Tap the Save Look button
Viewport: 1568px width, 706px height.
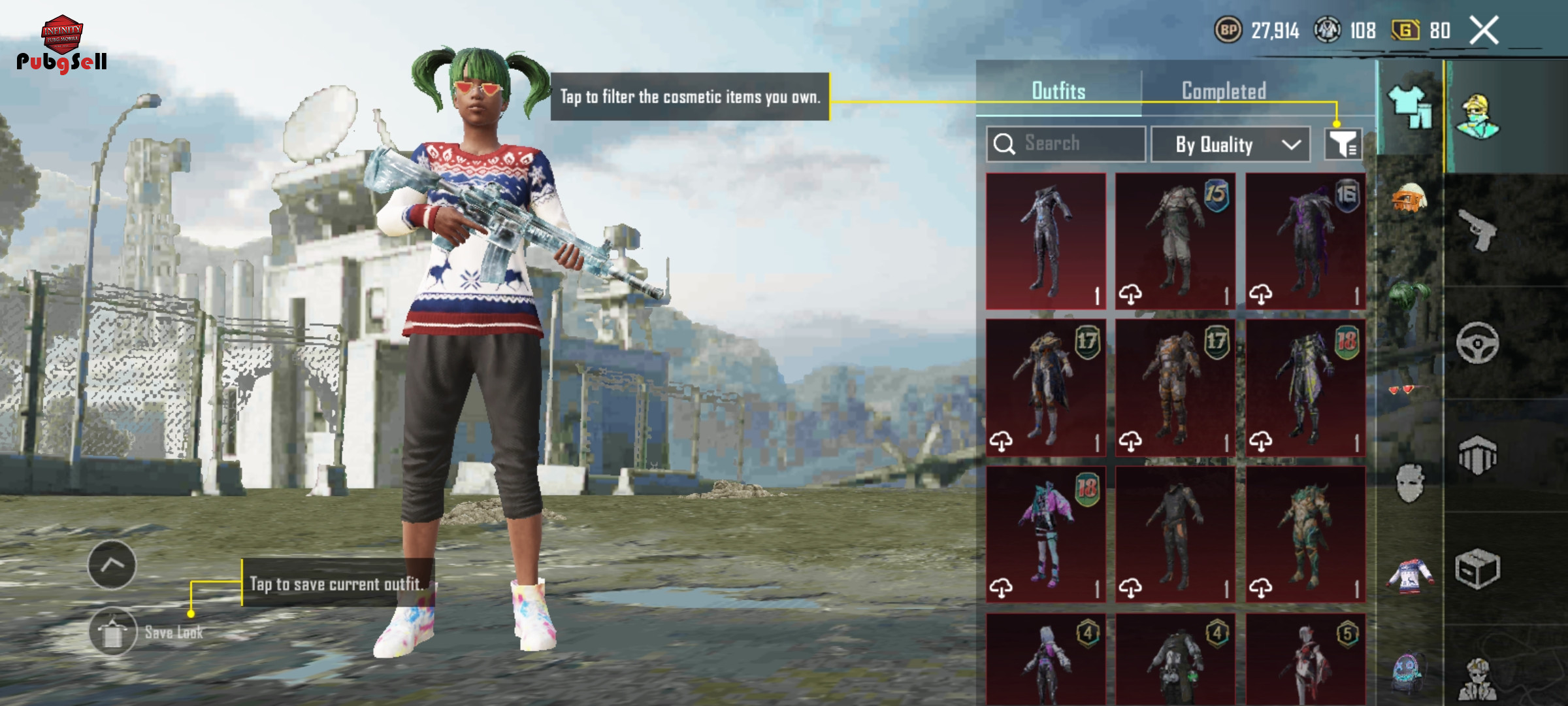pos(113,632)
